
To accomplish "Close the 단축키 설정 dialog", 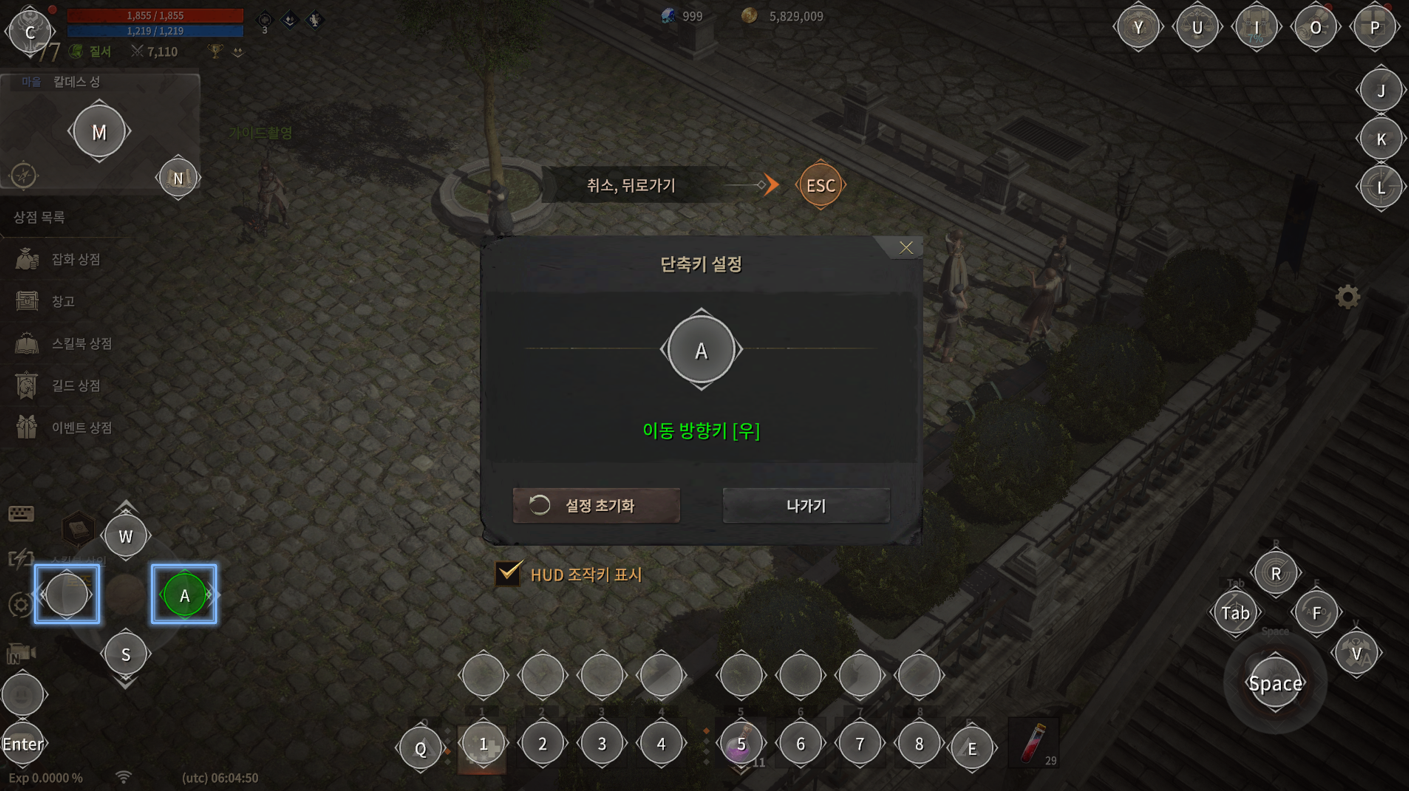I will coord(905,248).
